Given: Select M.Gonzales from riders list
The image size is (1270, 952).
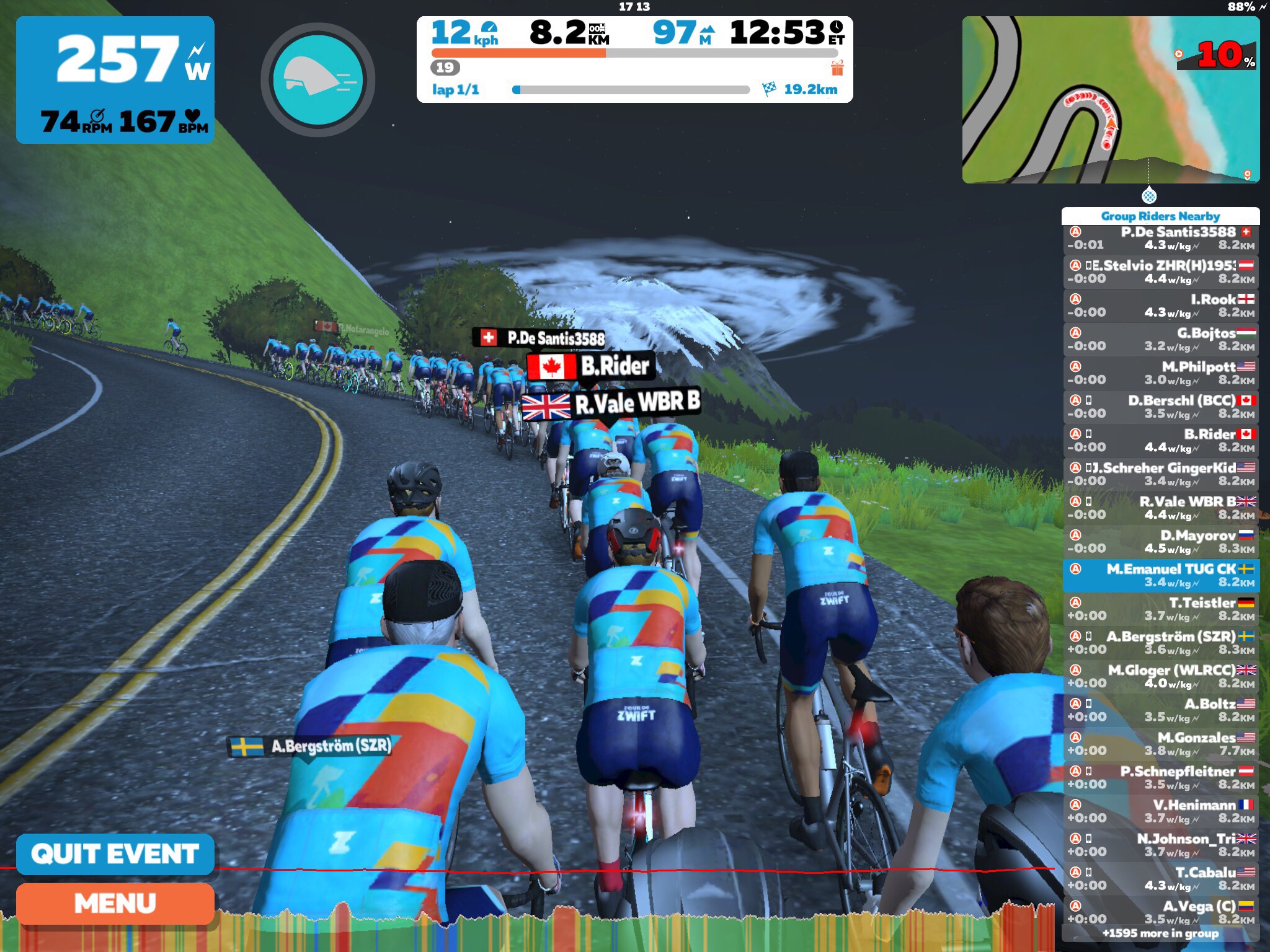Looking at the screenshot, I should [x=1160, y=744].
